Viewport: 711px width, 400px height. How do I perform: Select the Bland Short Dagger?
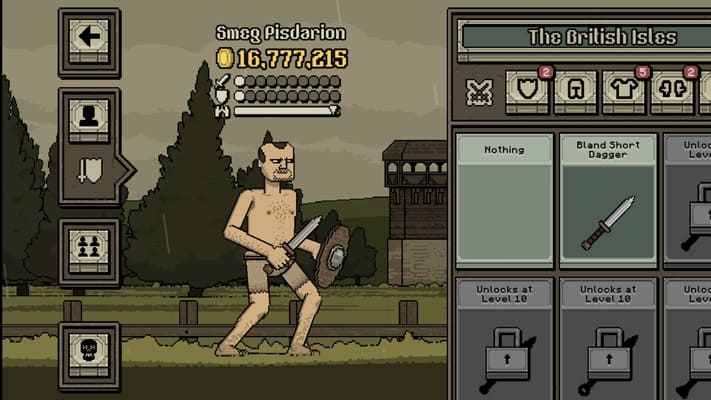tap(608, 199)
